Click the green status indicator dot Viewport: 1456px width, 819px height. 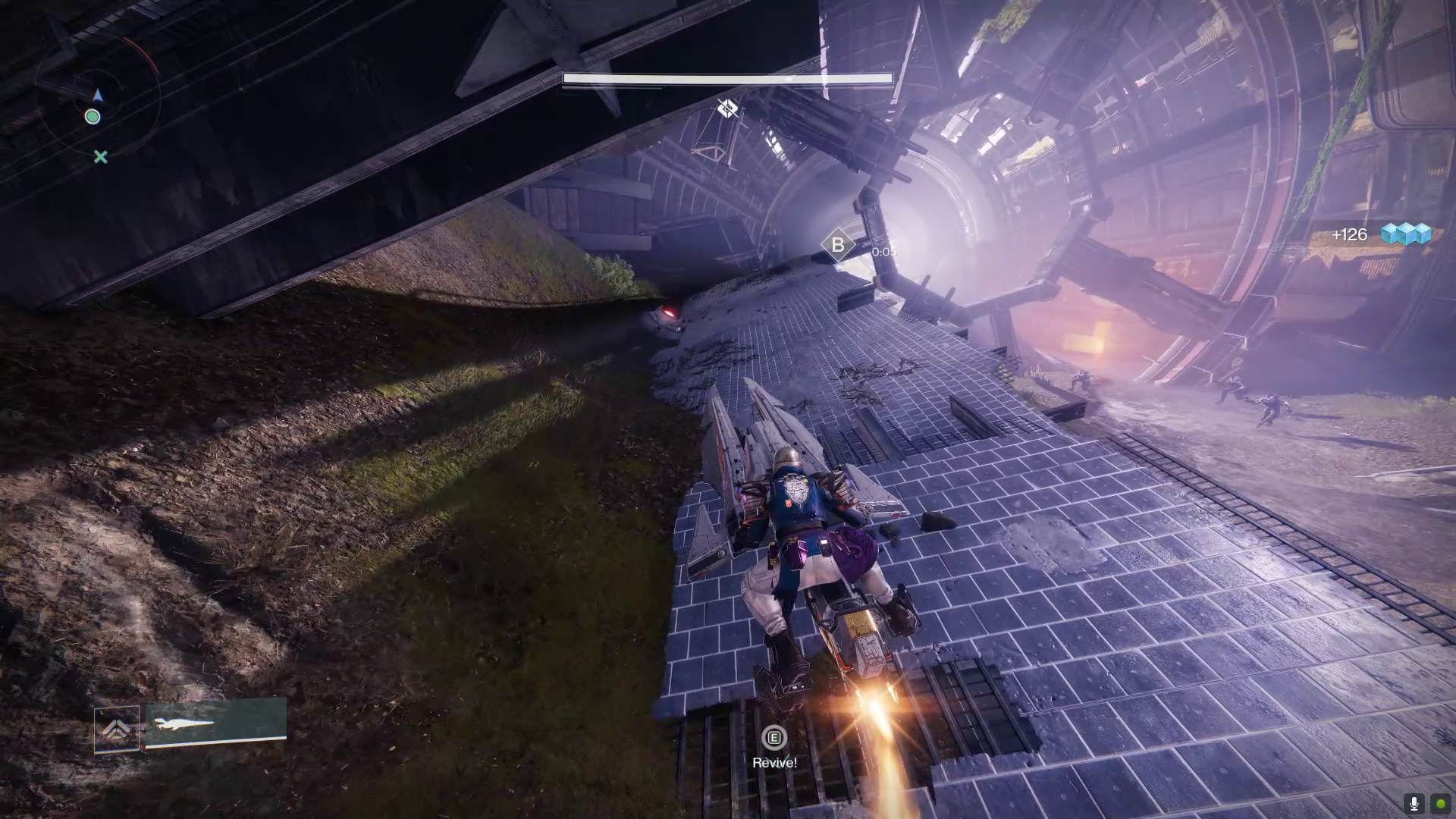pyautogui.click(x=1440, y=803)
